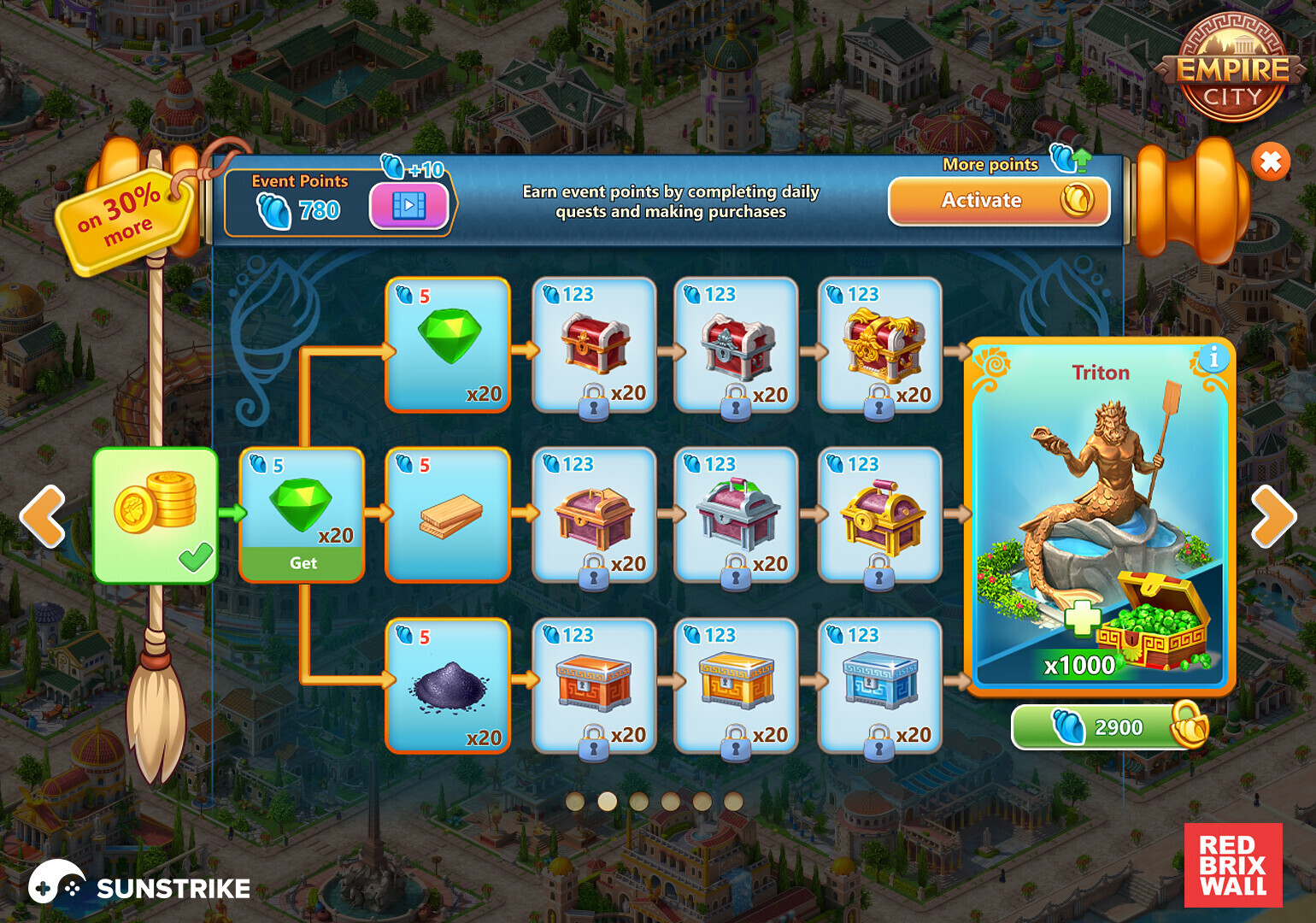1316x923 pixels.
Task: Unlock Triton for 2900 event points
Action: point(1109,727)
